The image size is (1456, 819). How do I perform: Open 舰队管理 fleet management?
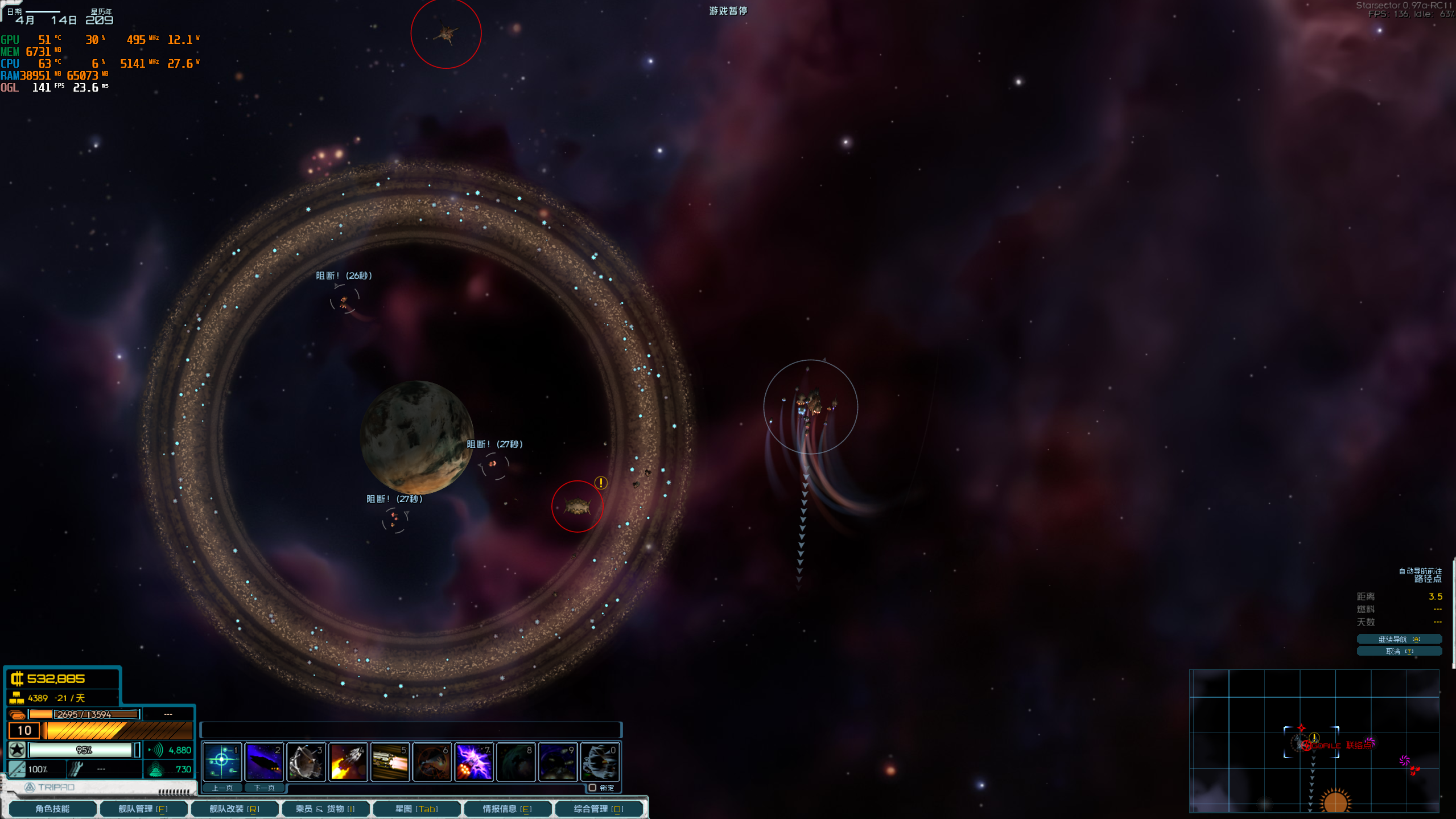tap(142, 809)
